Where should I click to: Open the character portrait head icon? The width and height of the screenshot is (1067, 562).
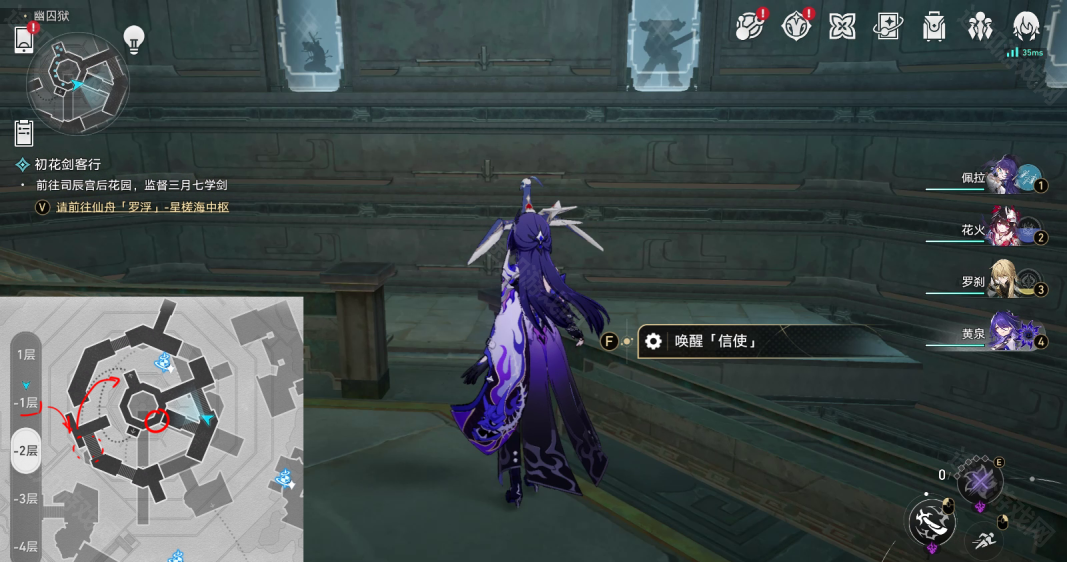coord(1026,26)
